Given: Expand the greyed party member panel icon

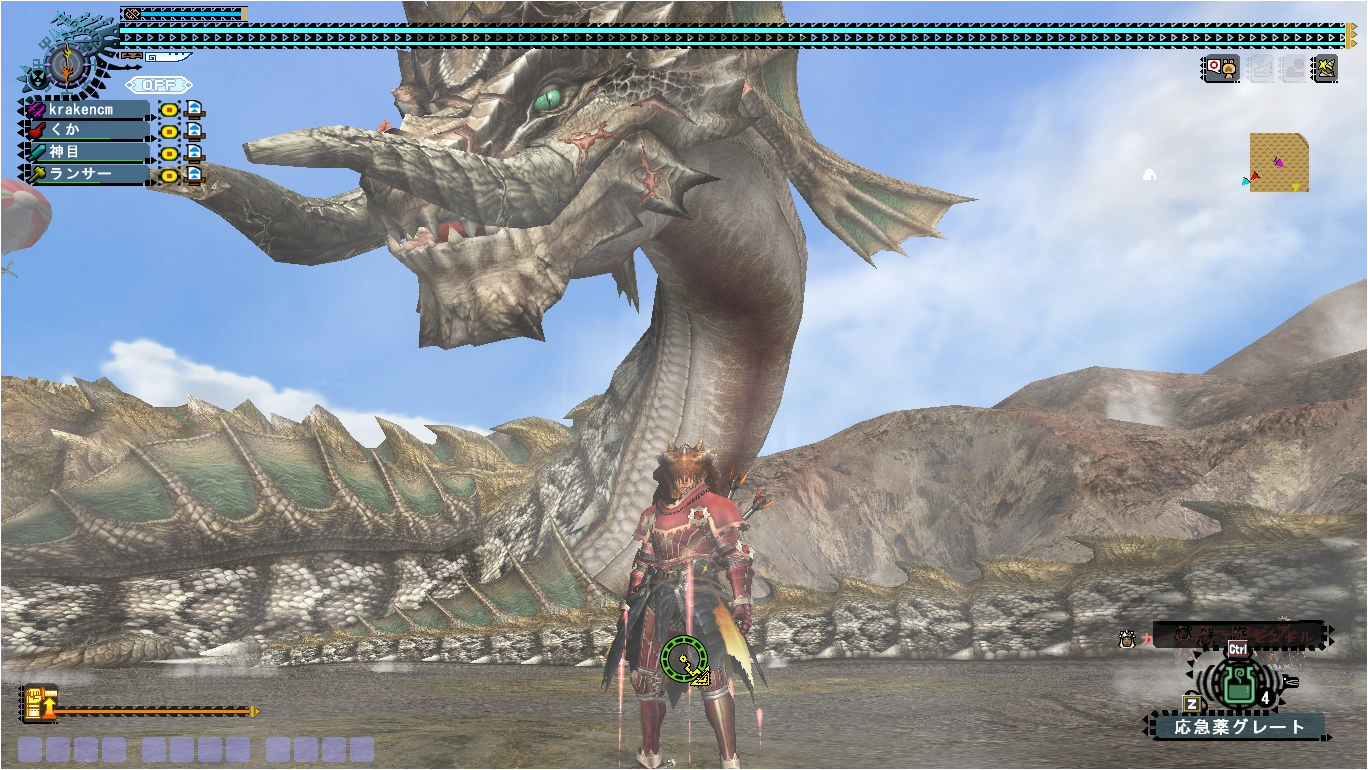Looking at the screenshot, I should pos(1292,69).
